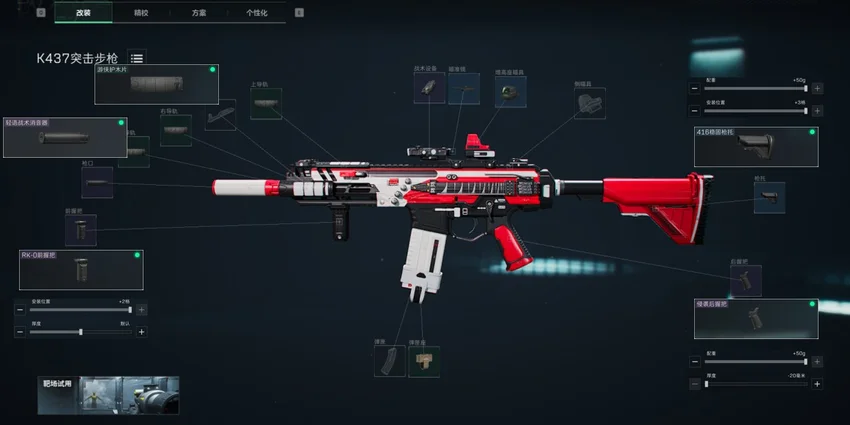
Task: Open the list icon beside K437突击步枪
Action: pos(137,58)
